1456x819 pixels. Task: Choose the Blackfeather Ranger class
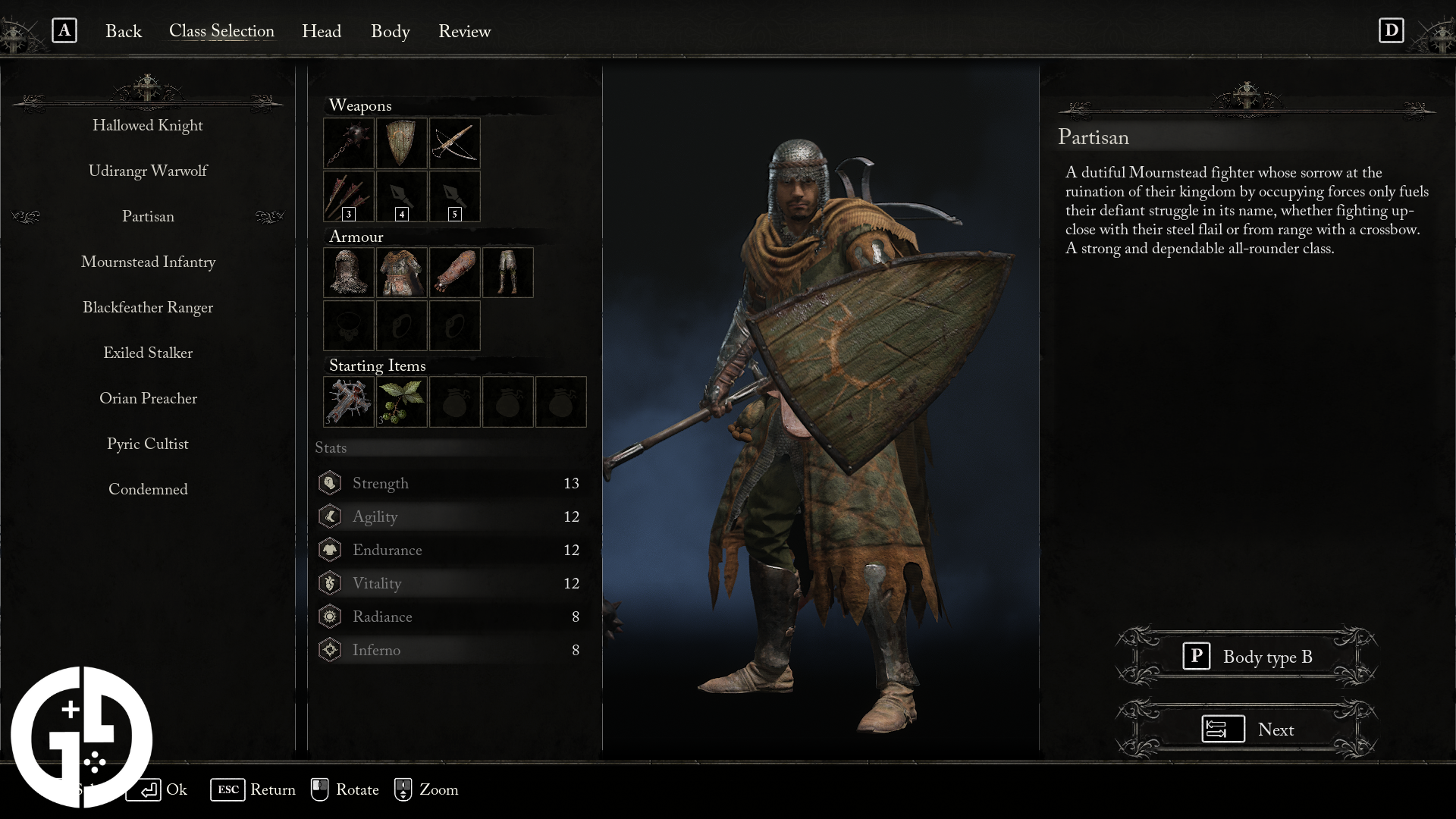click(x=148, y=307)
